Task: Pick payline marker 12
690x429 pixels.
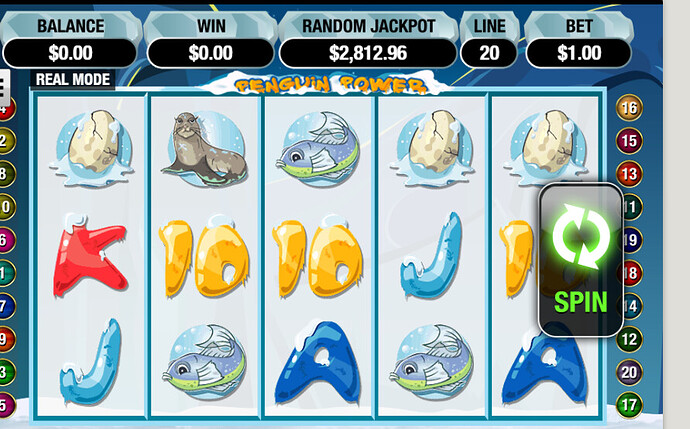Action: tap(629, 339)
